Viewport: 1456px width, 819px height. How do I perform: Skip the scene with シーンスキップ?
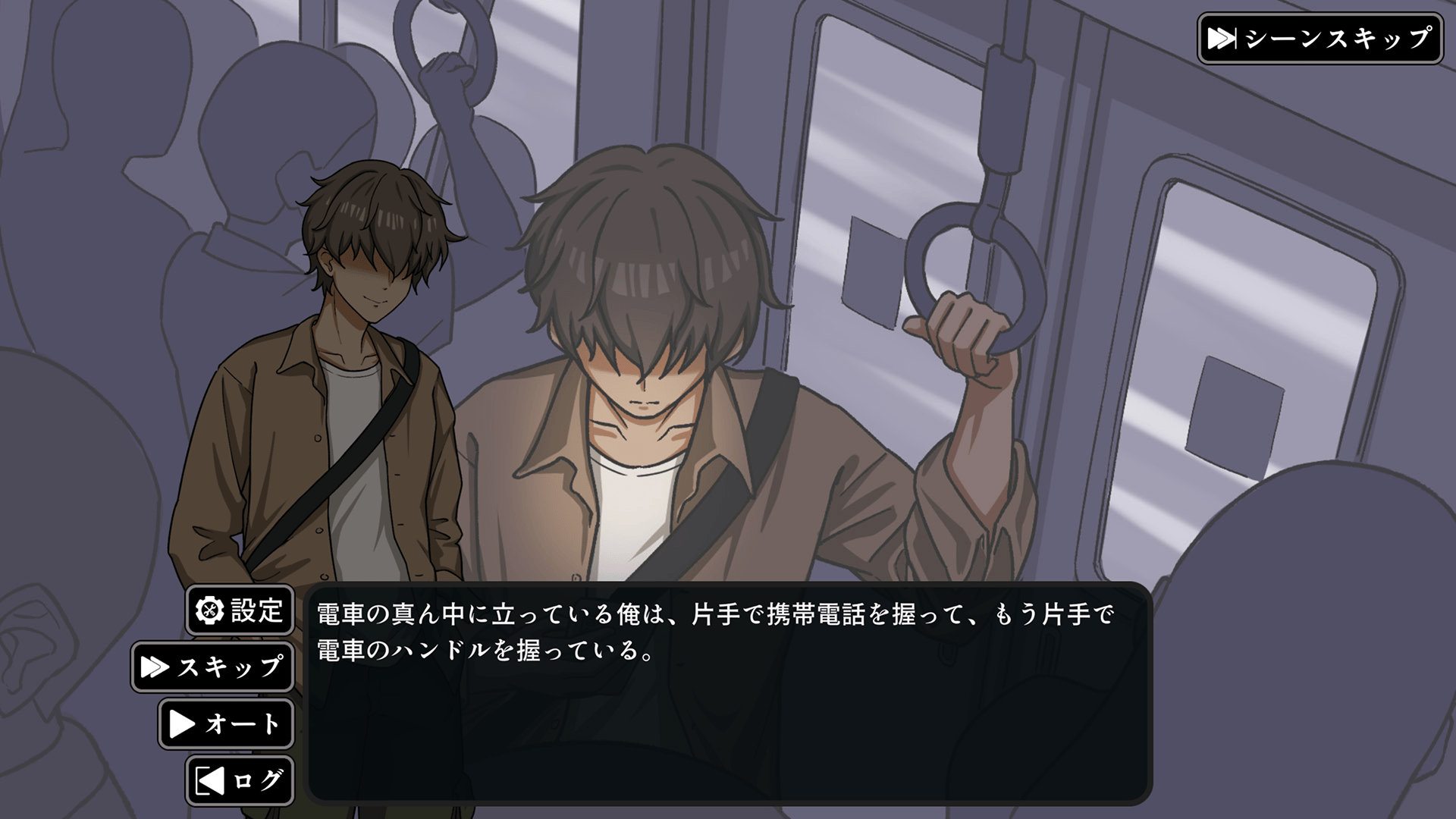click(1319, 39)
